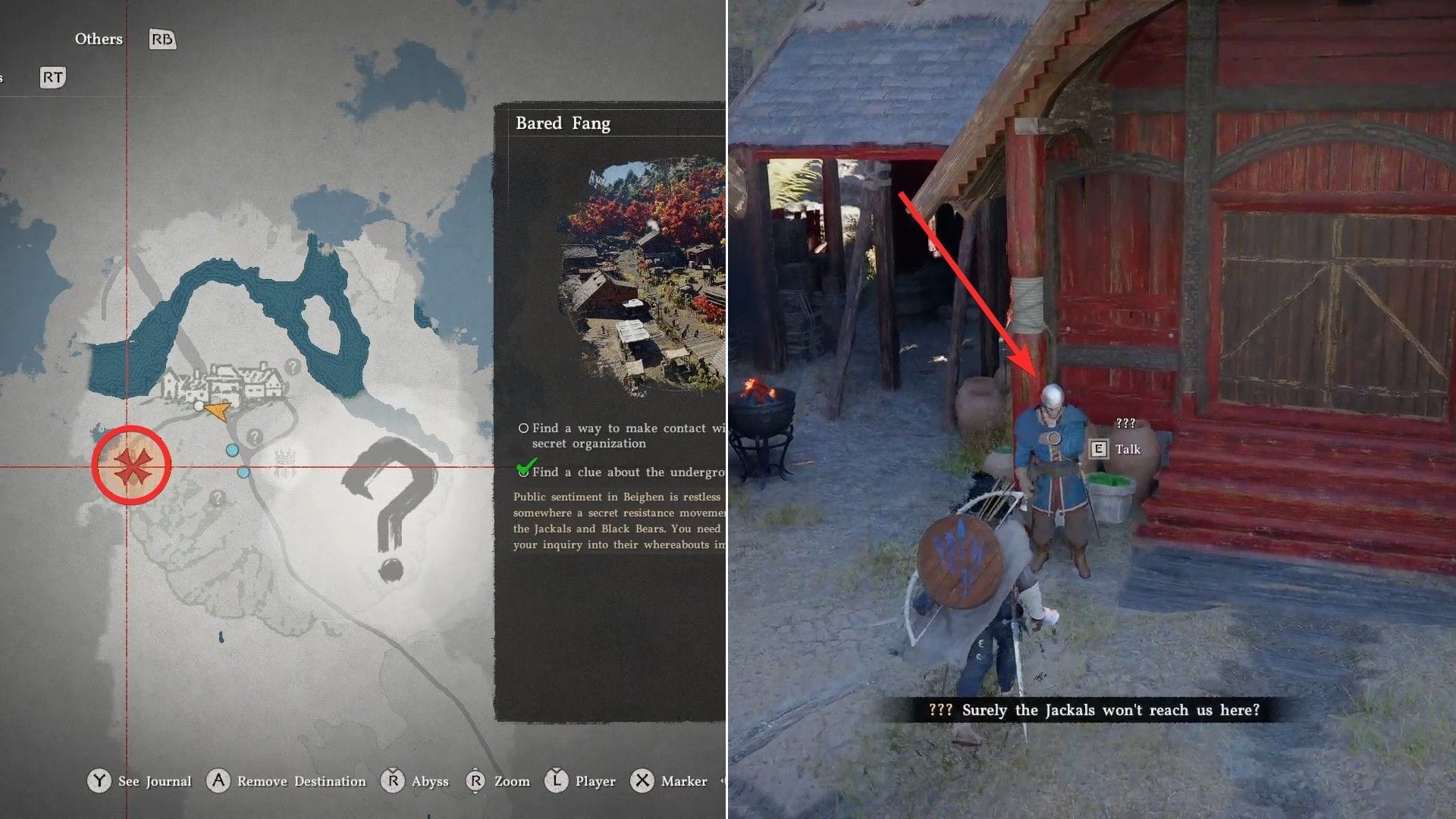Select the completed 'Find a clue' objective
The image size is (1456, 819).
tap(622, 472)
